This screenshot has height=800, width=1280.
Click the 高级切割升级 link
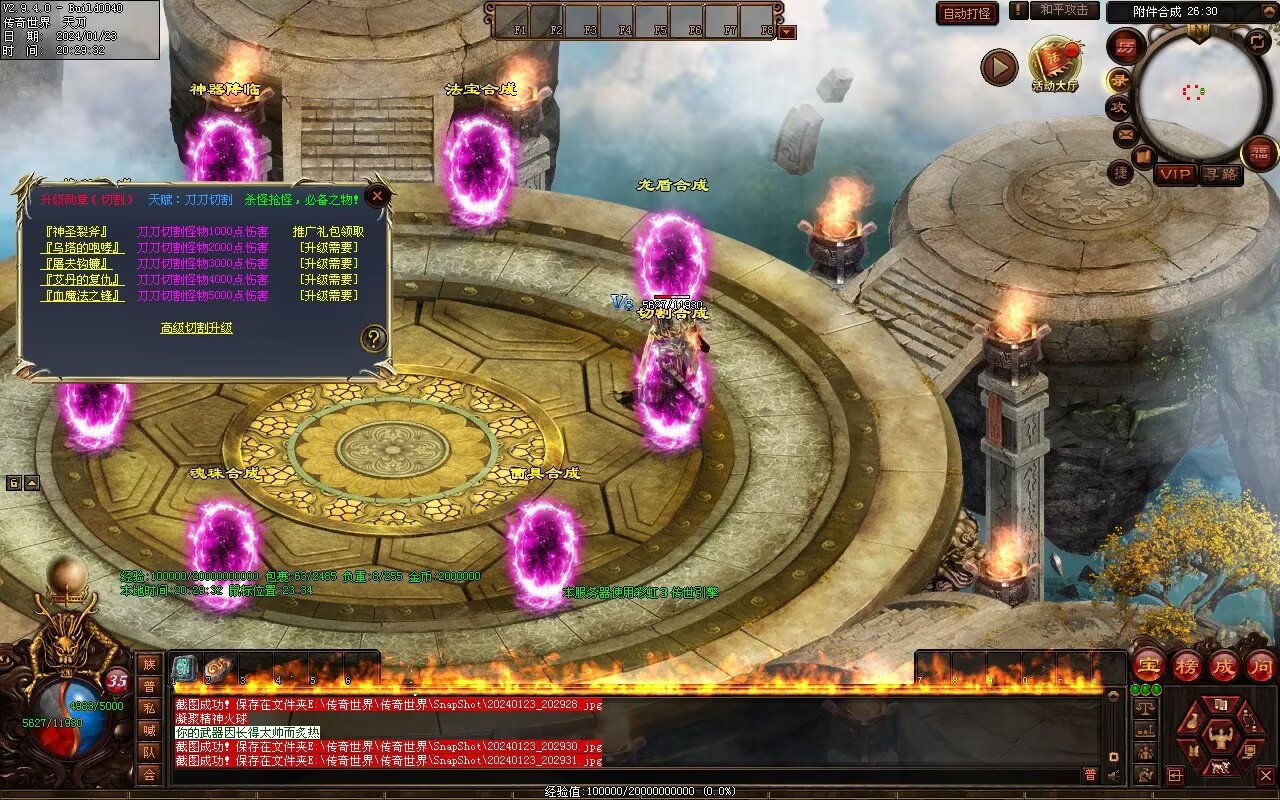point(196,328)
